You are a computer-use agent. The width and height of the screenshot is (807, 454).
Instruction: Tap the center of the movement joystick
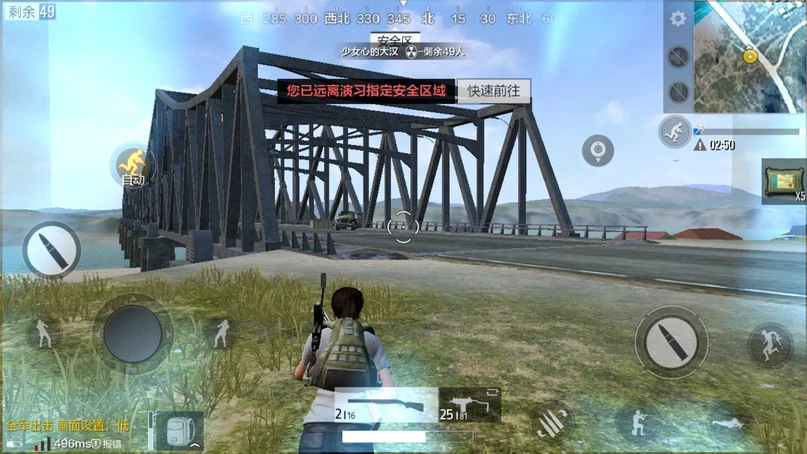coord(133,333)
